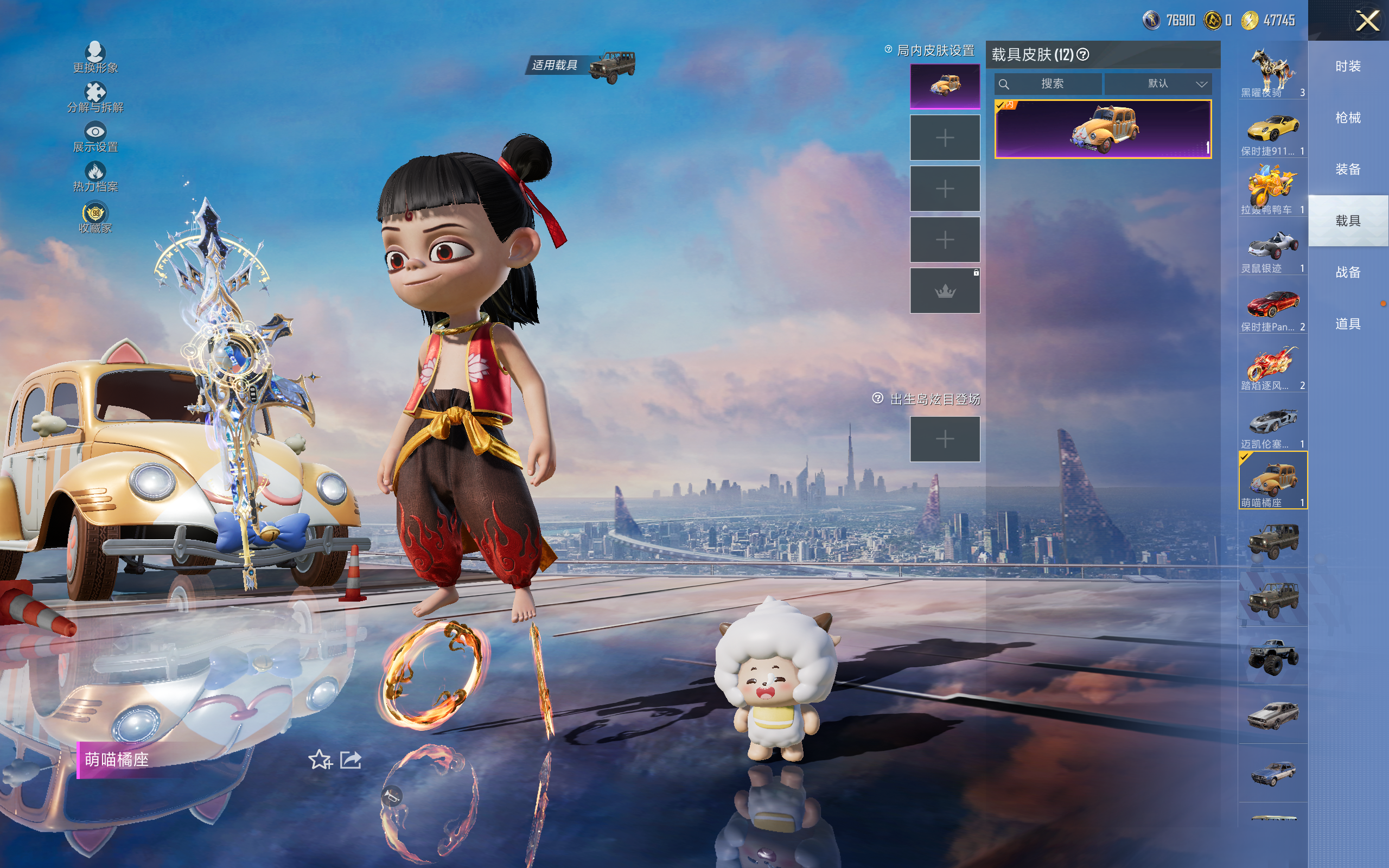The height and width of the screenshot is (868, 1389).
Task: Open the 枪械 firearms tab
Action: tap(1348, 118)
